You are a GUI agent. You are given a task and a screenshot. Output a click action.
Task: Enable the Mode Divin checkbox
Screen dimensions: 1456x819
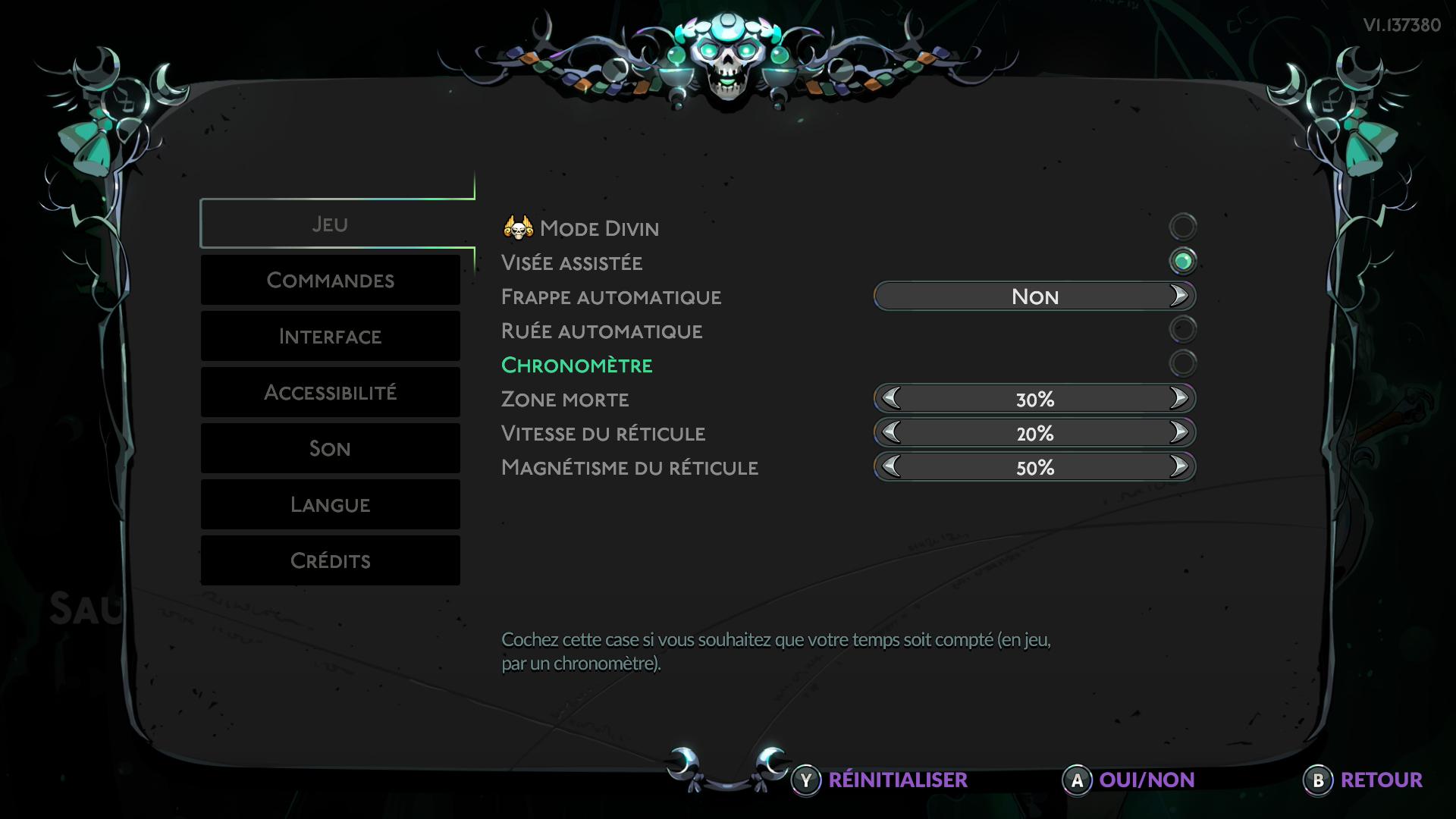click(1182, 227)
